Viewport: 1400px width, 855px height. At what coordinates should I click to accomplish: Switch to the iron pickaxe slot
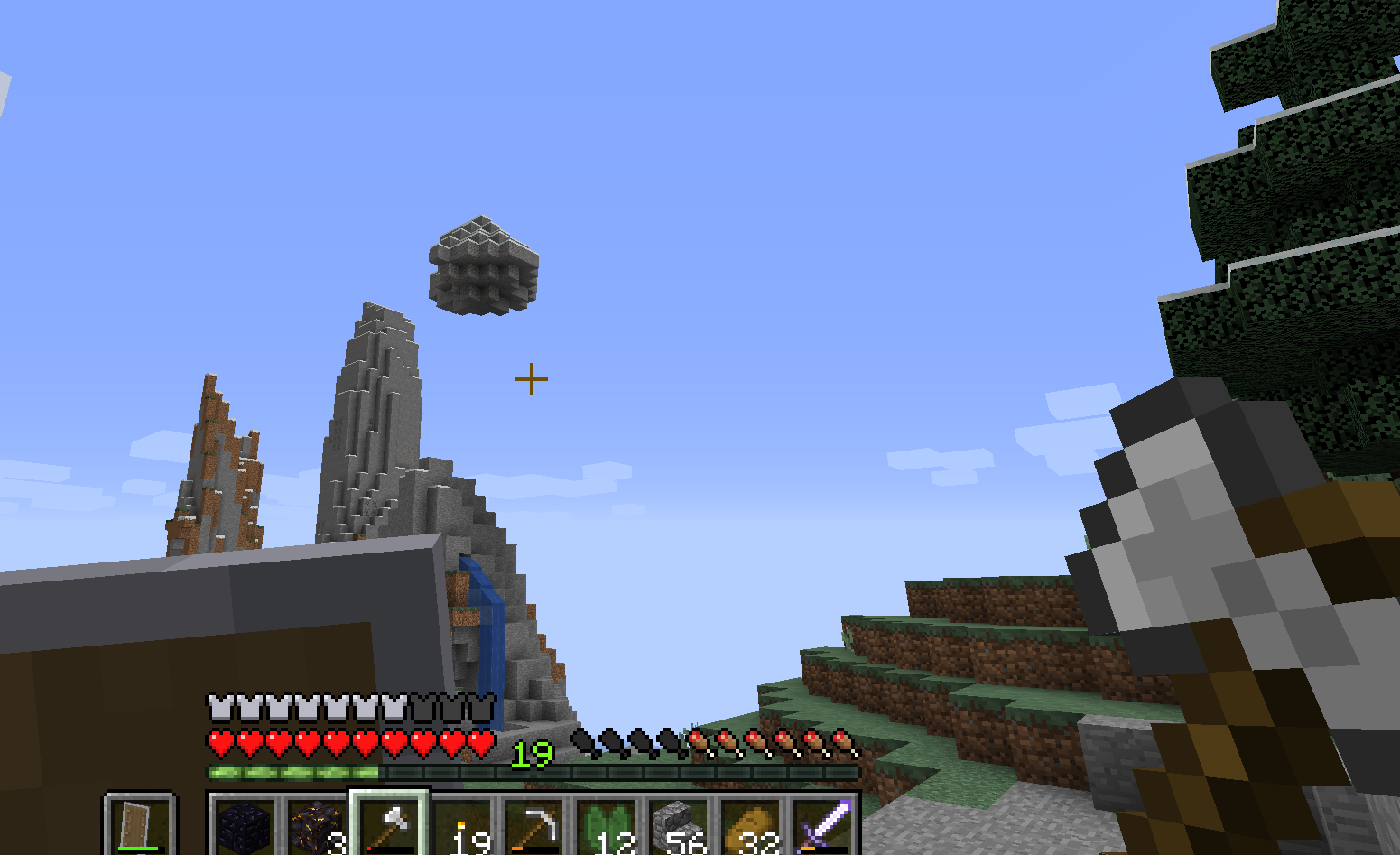click(534, 826)
